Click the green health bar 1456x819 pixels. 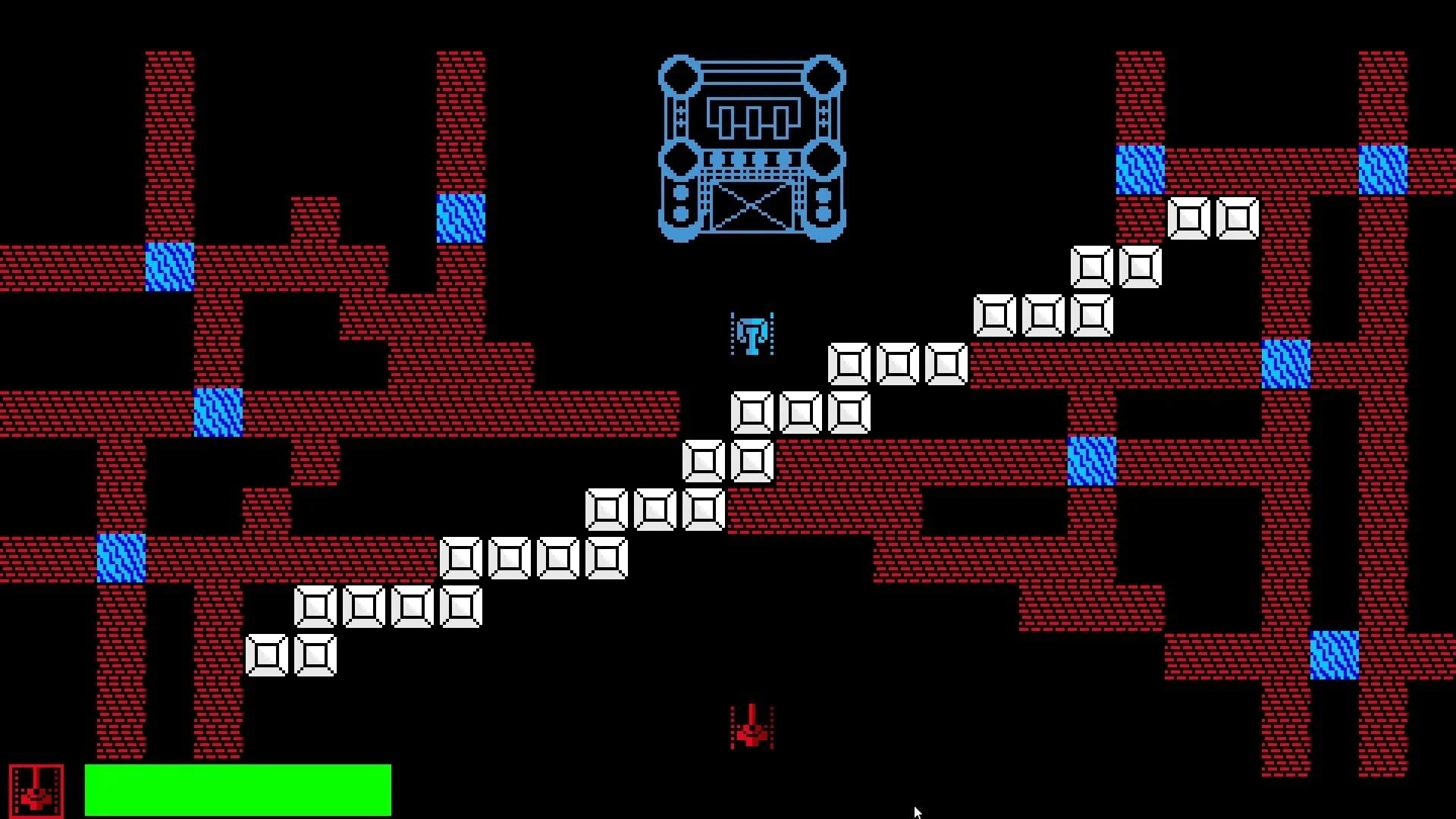[x=239, y=790]
